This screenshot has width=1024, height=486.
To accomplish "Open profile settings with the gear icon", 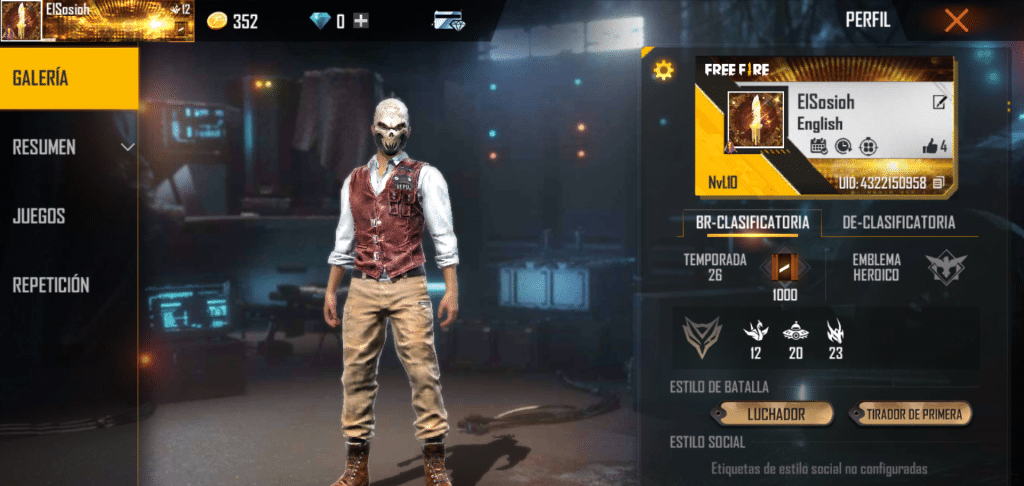I will (663, 70).
